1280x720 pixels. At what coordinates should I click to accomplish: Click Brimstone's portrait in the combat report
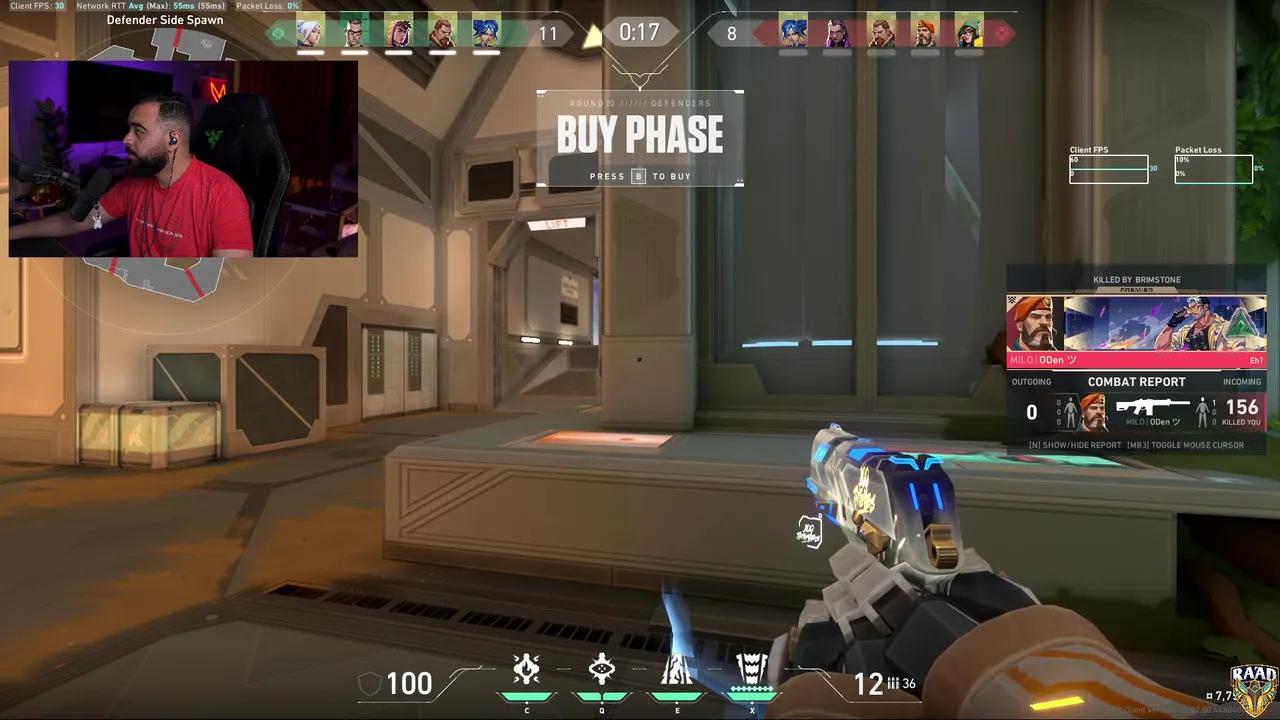tap(1093, 410)
